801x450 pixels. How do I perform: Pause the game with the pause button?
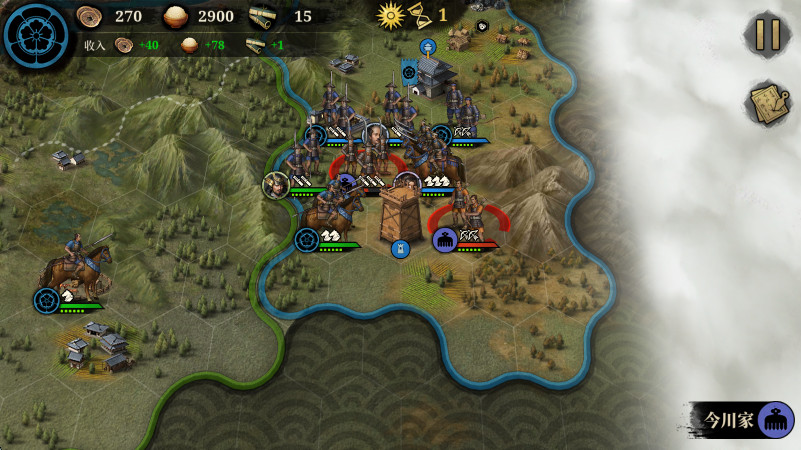point(767,35)
